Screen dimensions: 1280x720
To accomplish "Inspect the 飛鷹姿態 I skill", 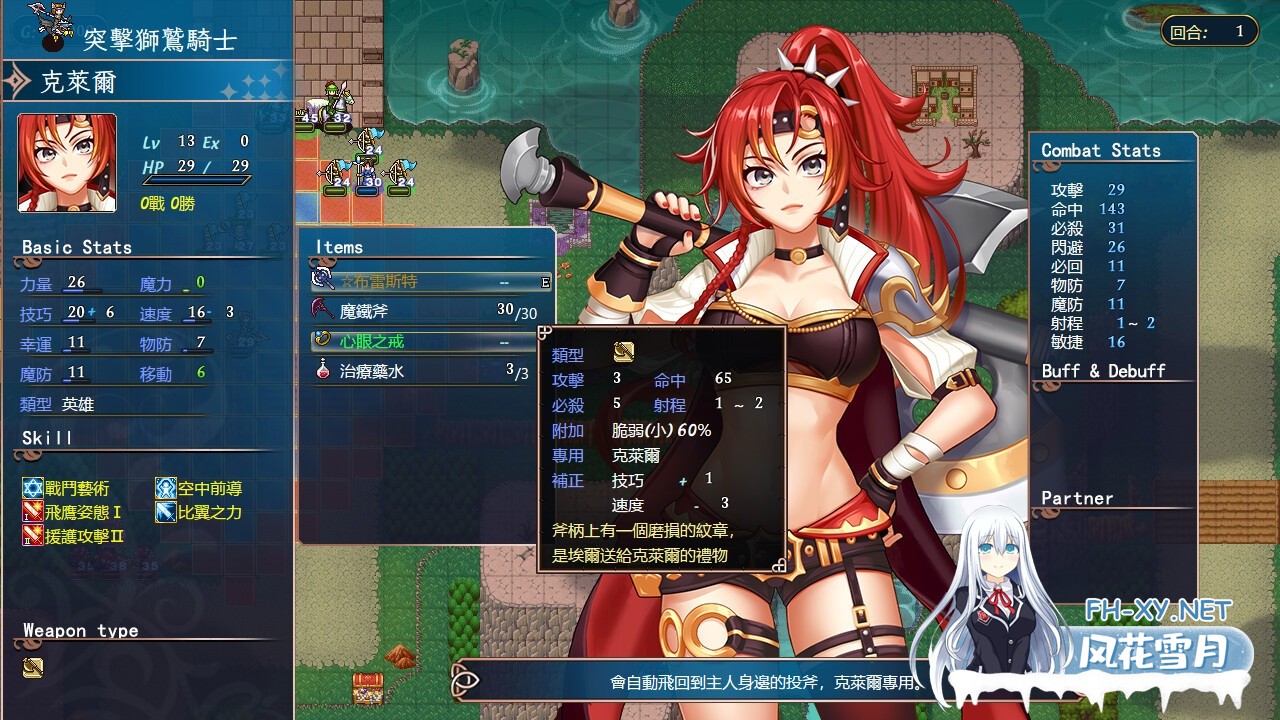I will 74,513.
